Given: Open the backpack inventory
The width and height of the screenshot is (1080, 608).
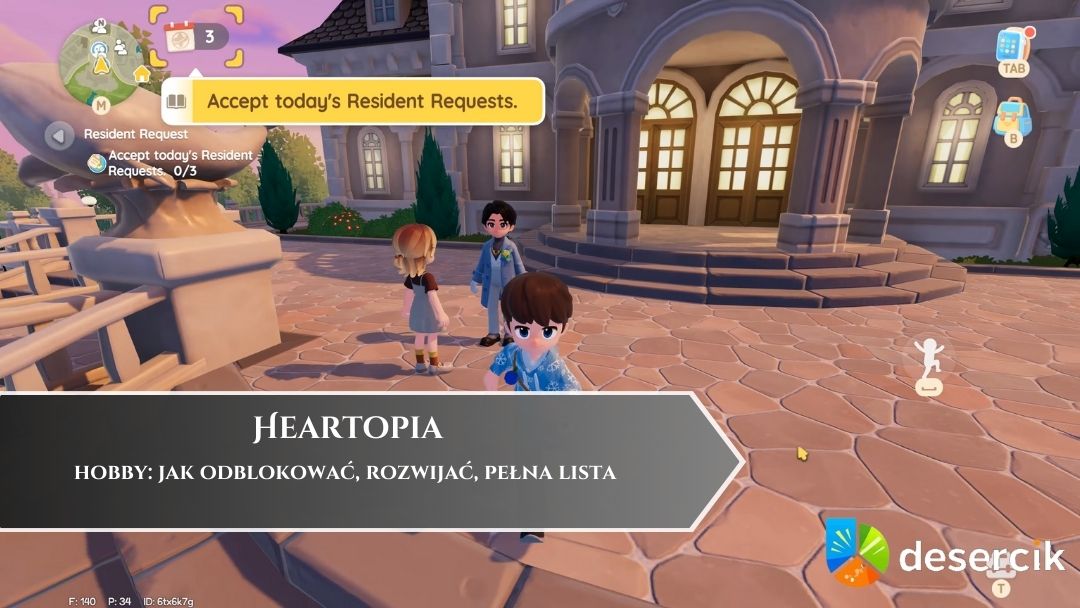Looking at the screenshot, I should click(1012, 117).
